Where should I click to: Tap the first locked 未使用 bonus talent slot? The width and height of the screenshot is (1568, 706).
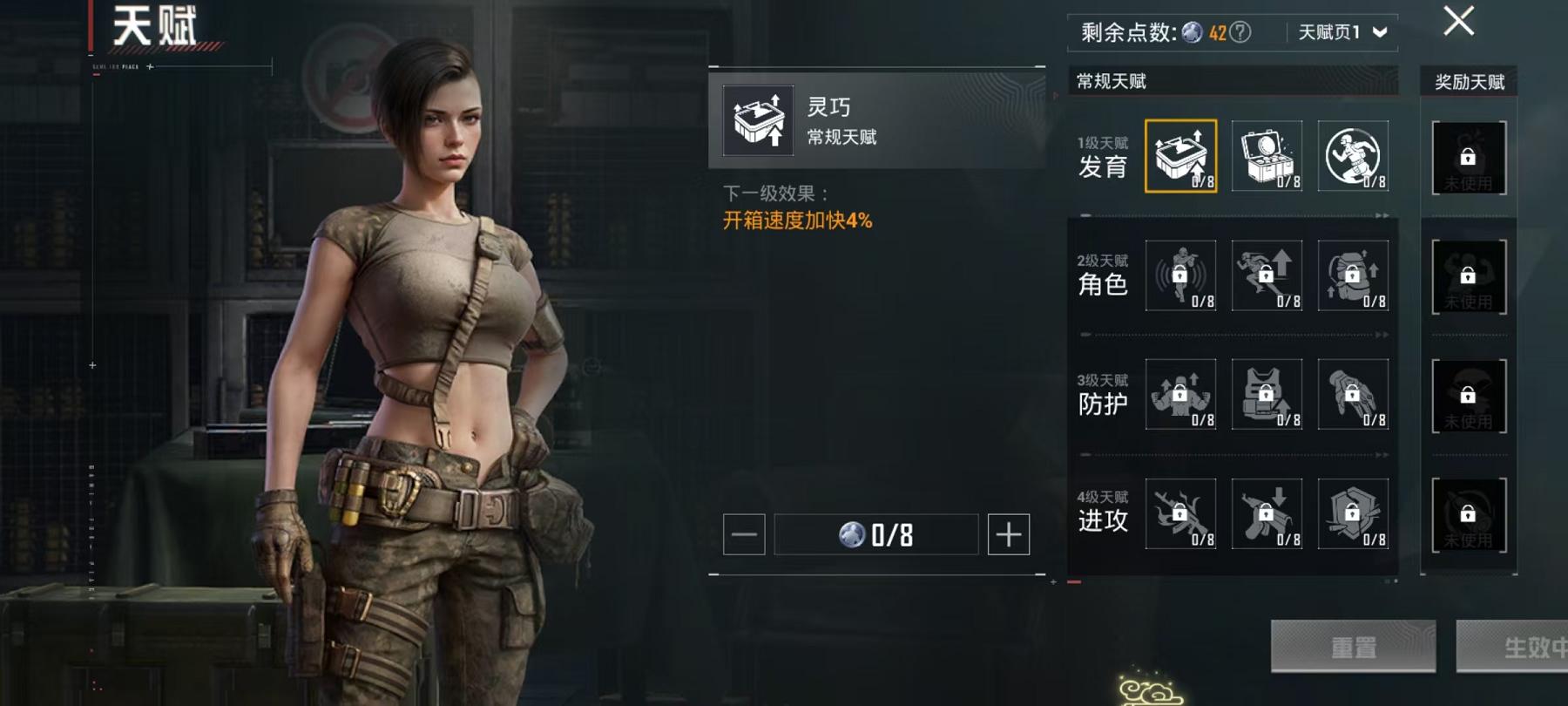(x=1468, y=157)
